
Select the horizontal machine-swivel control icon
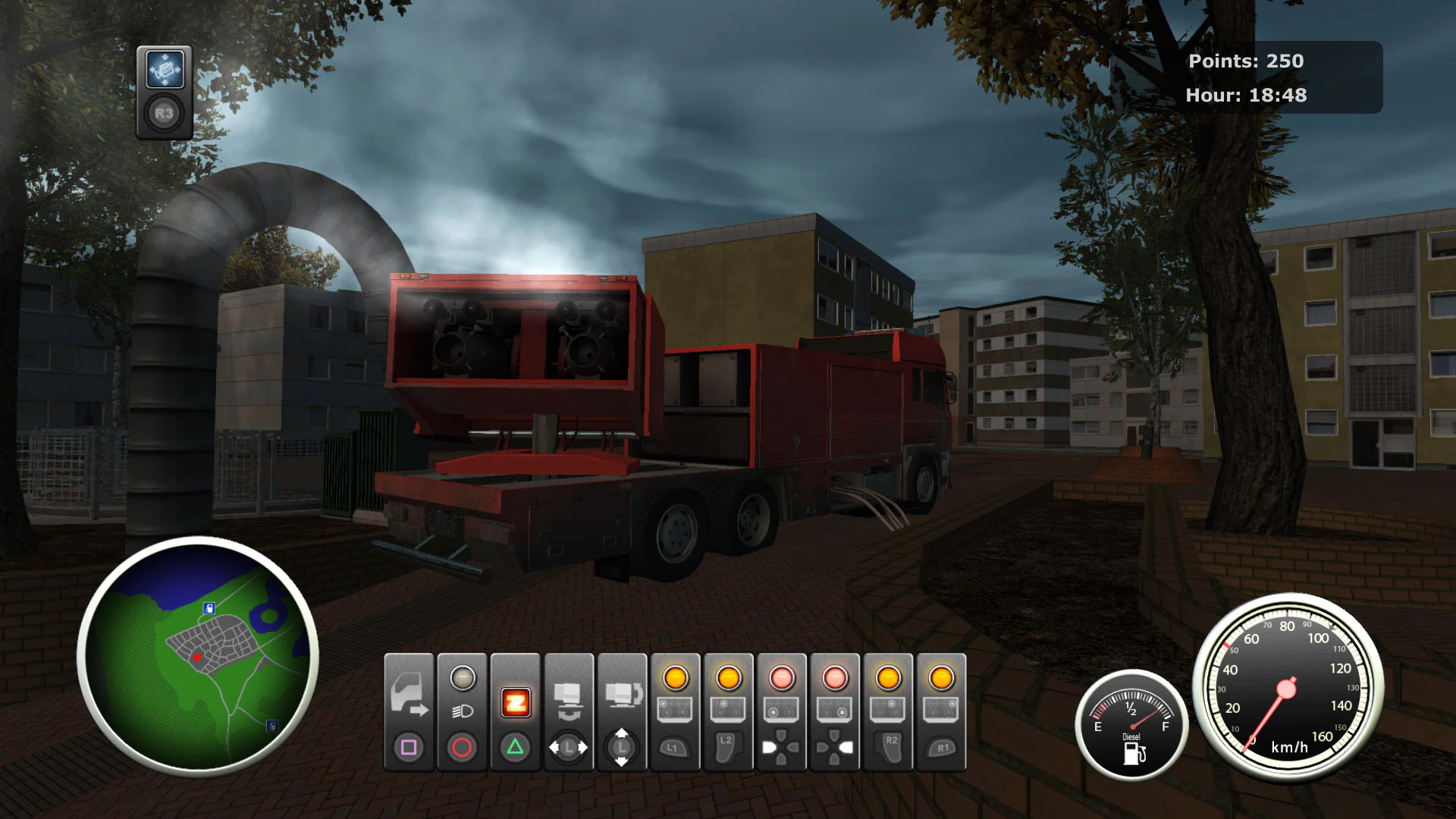pos(568,700)
